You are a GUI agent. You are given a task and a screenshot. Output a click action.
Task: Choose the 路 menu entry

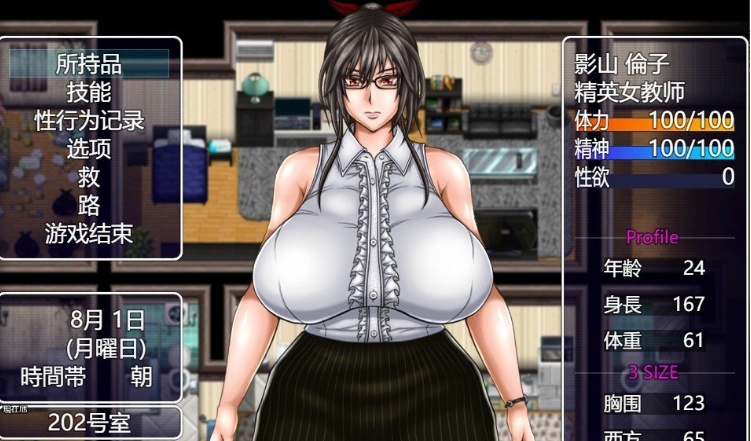(89, 207)
